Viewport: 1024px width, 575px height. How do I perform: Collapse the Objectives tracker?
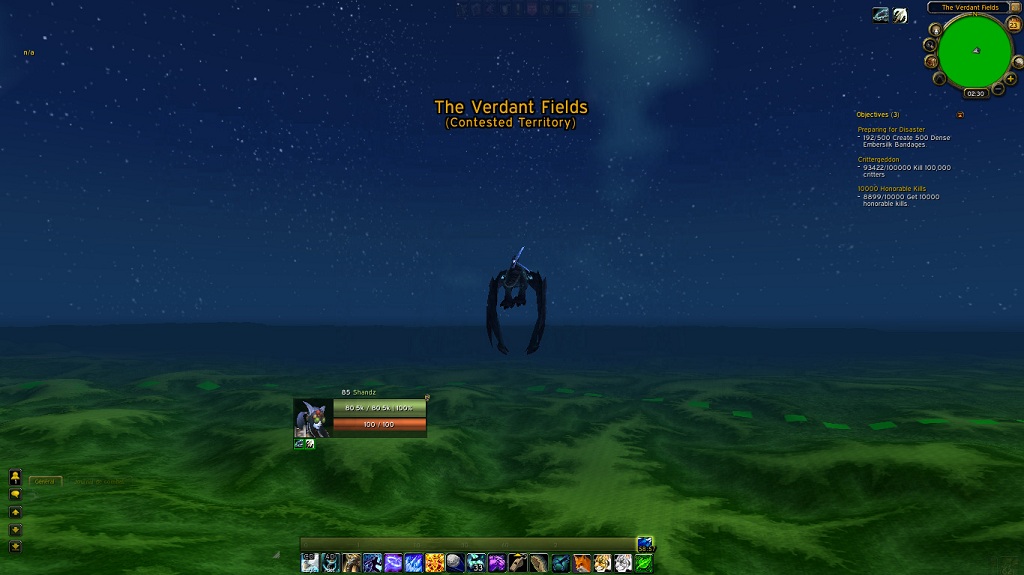[x=960, y=115]
